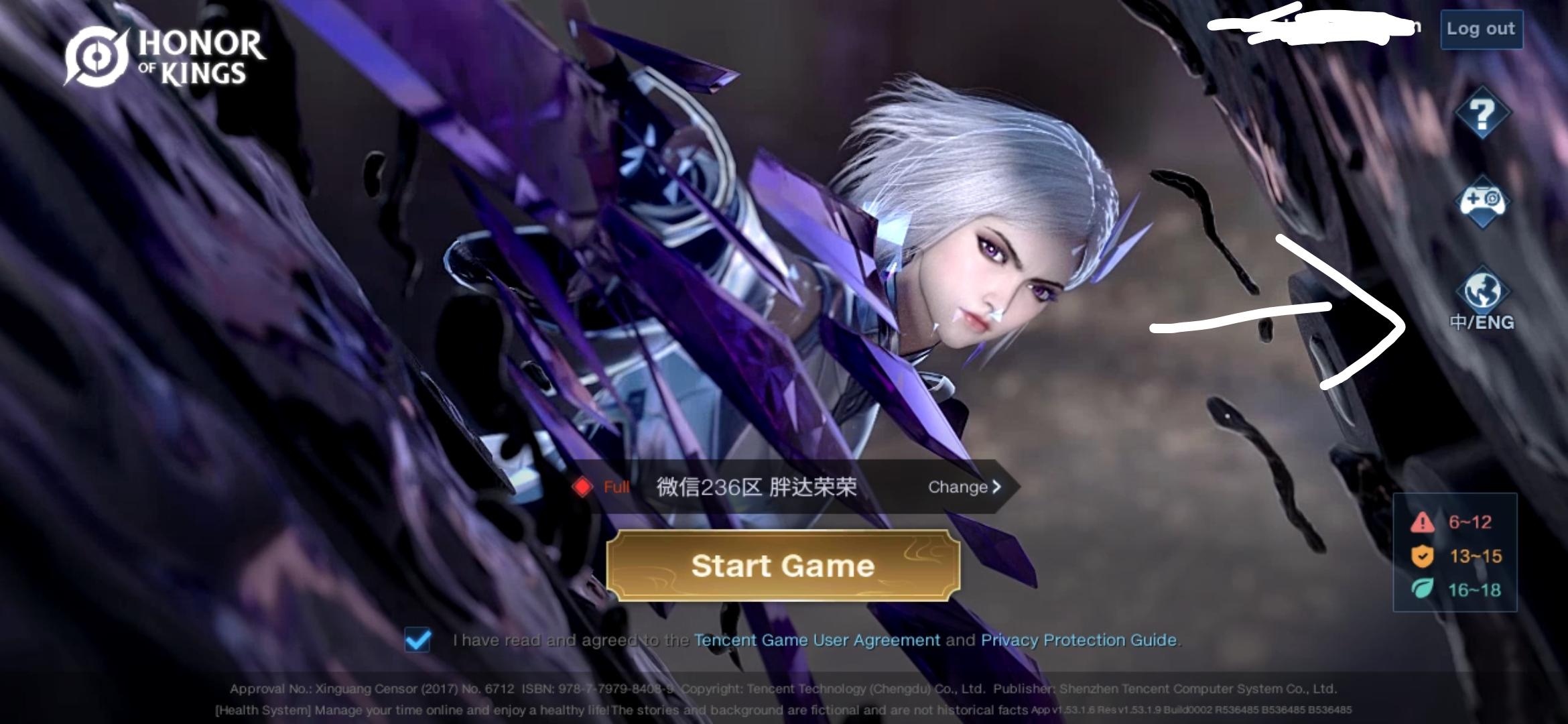
Task: Click the Log out button
Action: tap(1481, 29)
